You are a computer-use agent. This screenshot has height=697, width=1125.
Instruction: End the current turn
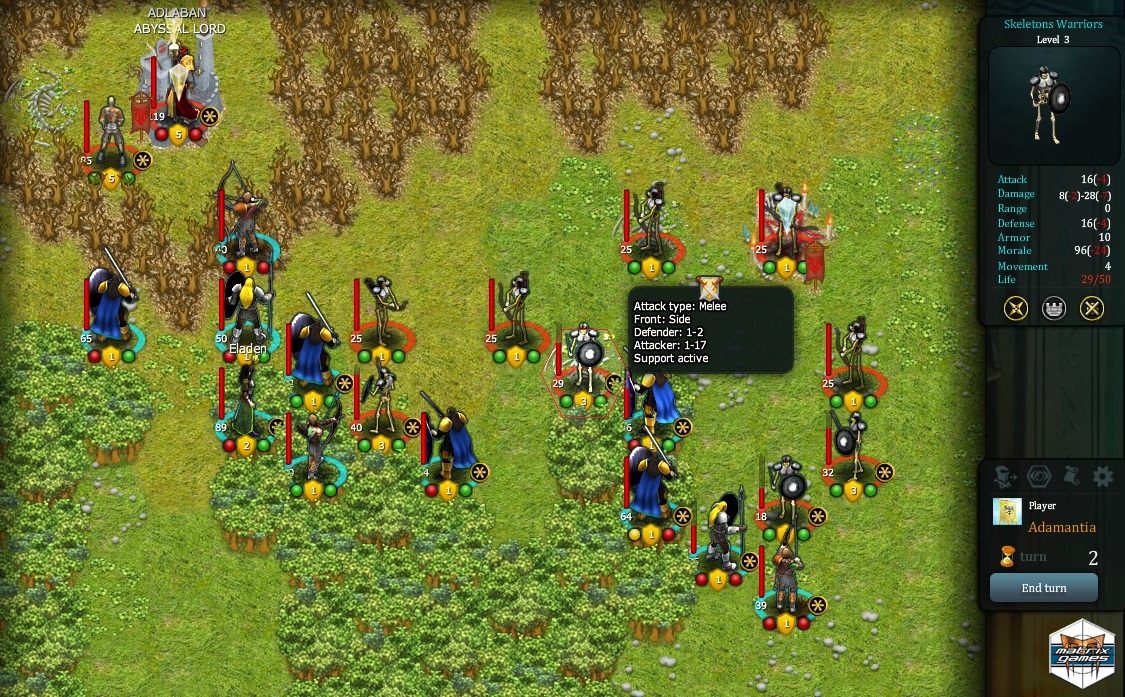click(x=1043, y=588)
